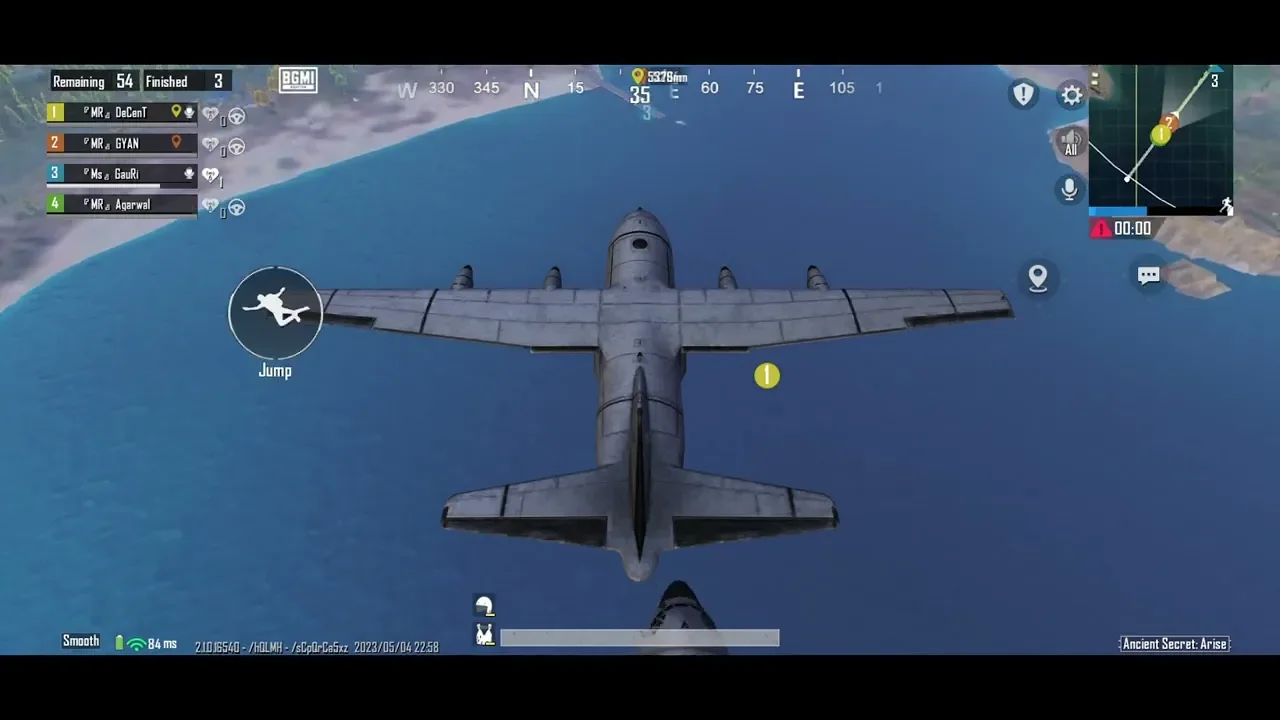Place a marker with the location pin button
This screenshot has height=720, width=1280.
point(1038,278)
